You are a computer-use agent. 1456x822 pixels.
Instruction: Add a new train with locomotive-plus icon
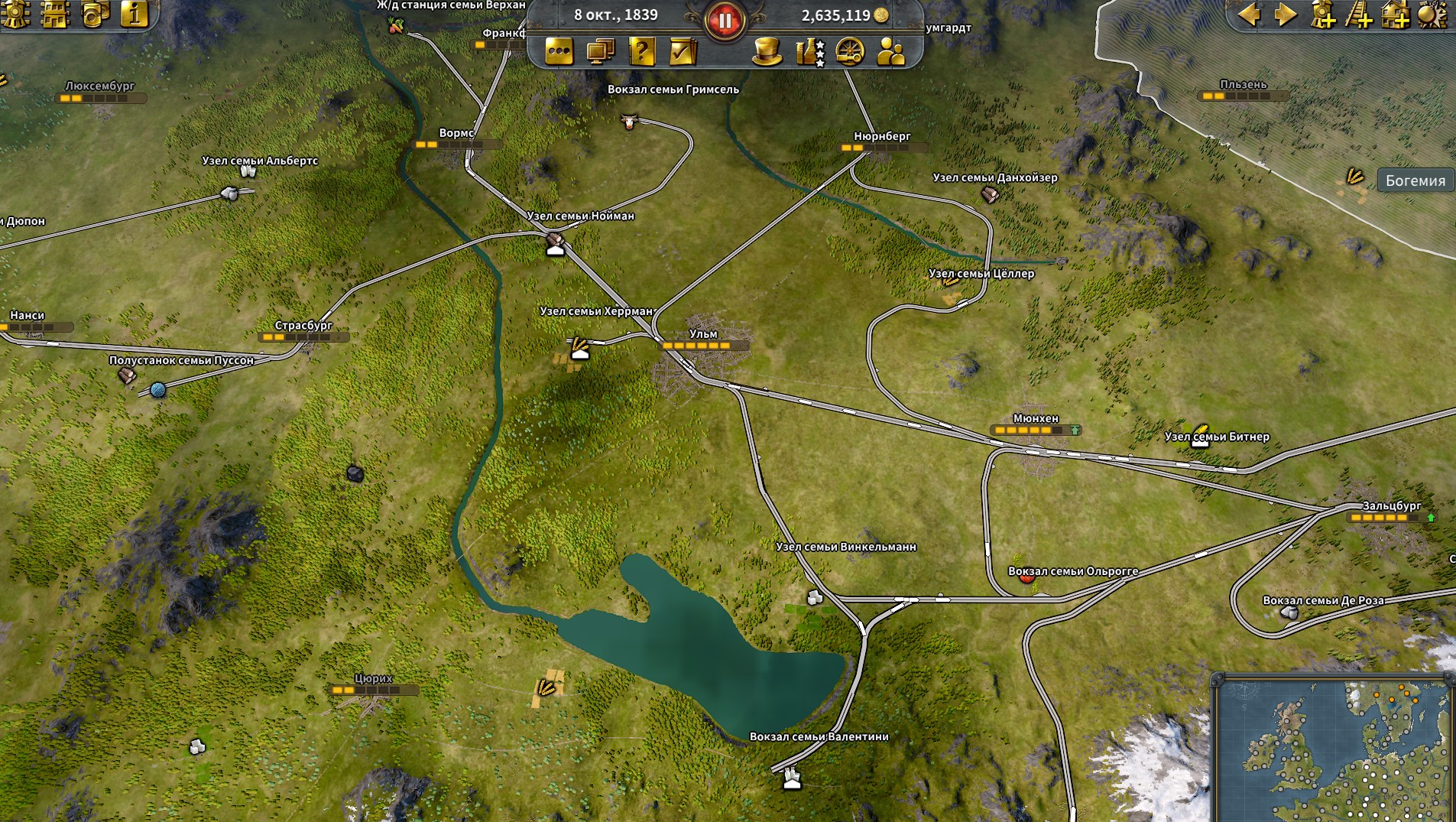[1323, 14]
